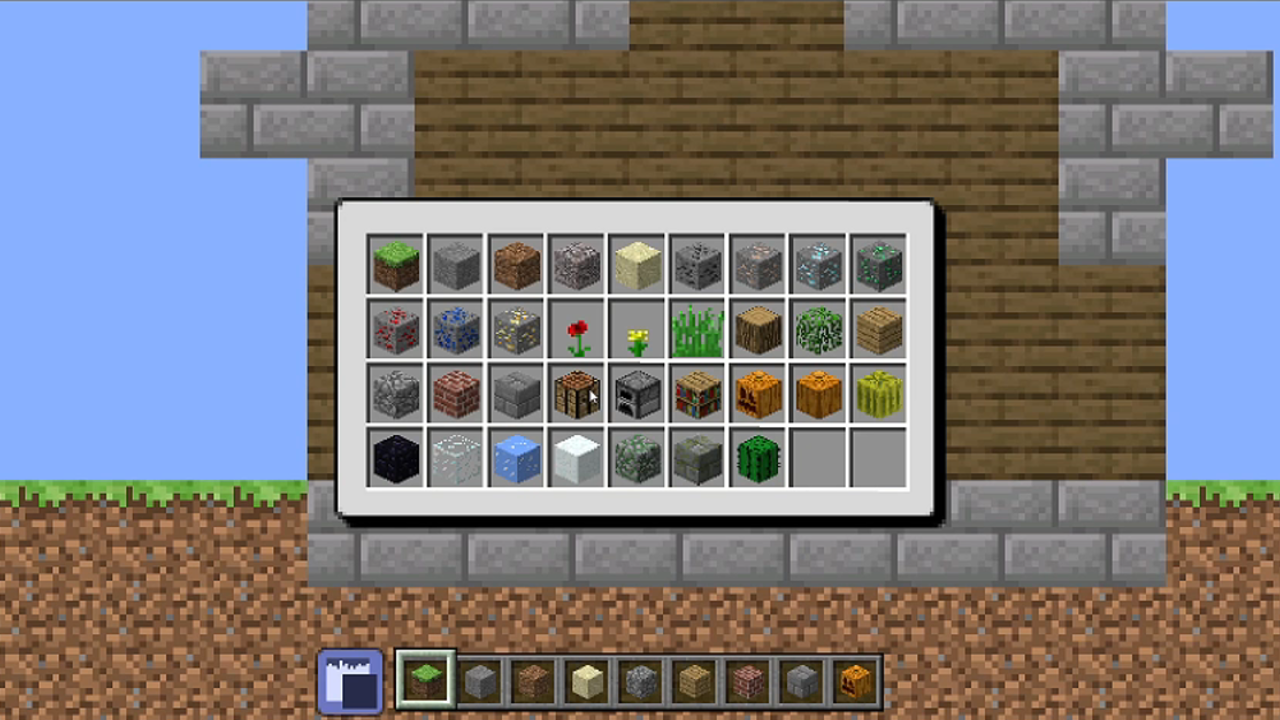Screen dimensions: 1280x720
Task: Pick the yellow dandelion flower
Action: (x=637, y=330)
